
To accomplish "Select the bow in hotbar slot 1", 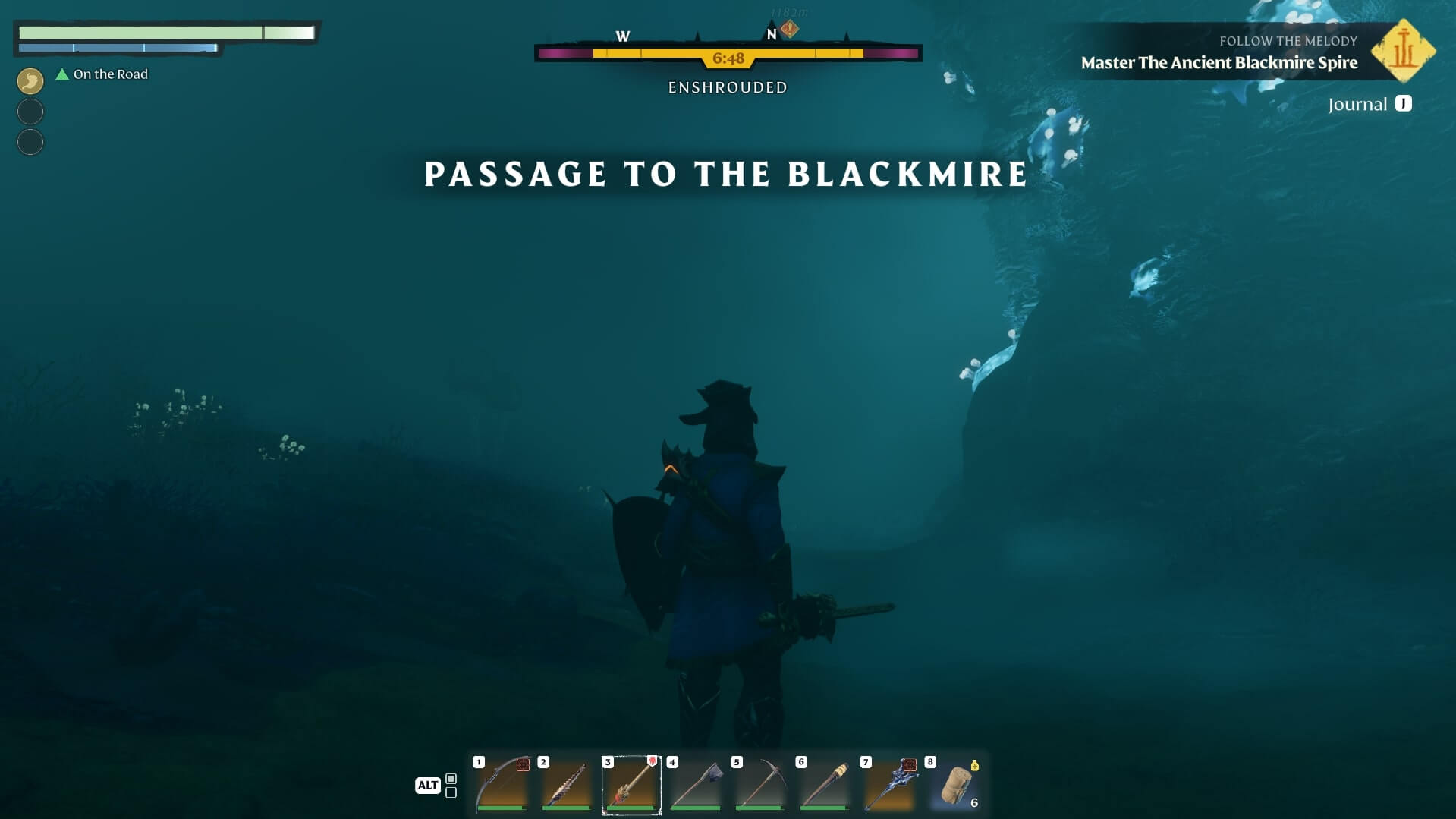I will pyautogui.click(x=502, y=785).
